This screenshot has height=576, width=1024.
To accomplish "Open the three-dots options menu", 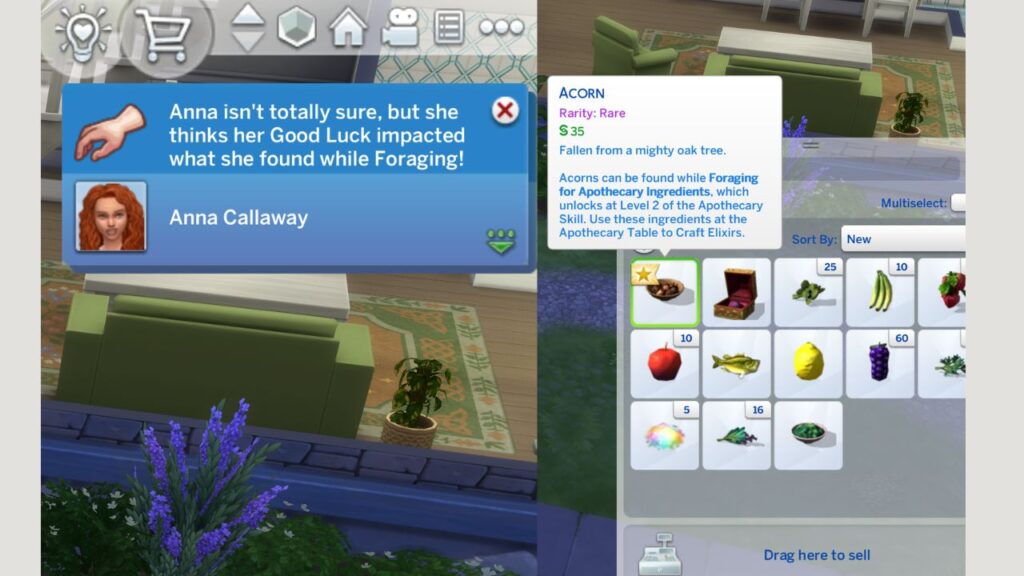I will click(501, 28).
